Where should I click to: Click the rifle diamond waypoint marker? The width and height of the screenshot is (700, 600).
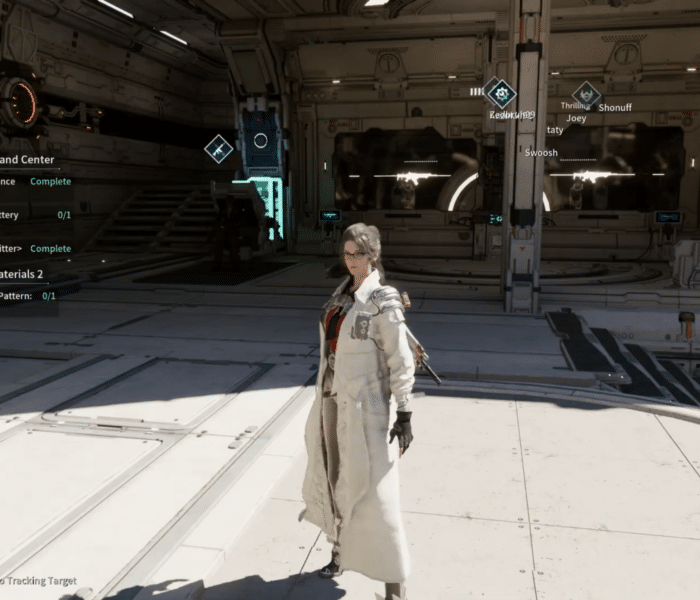coord(218,149)
